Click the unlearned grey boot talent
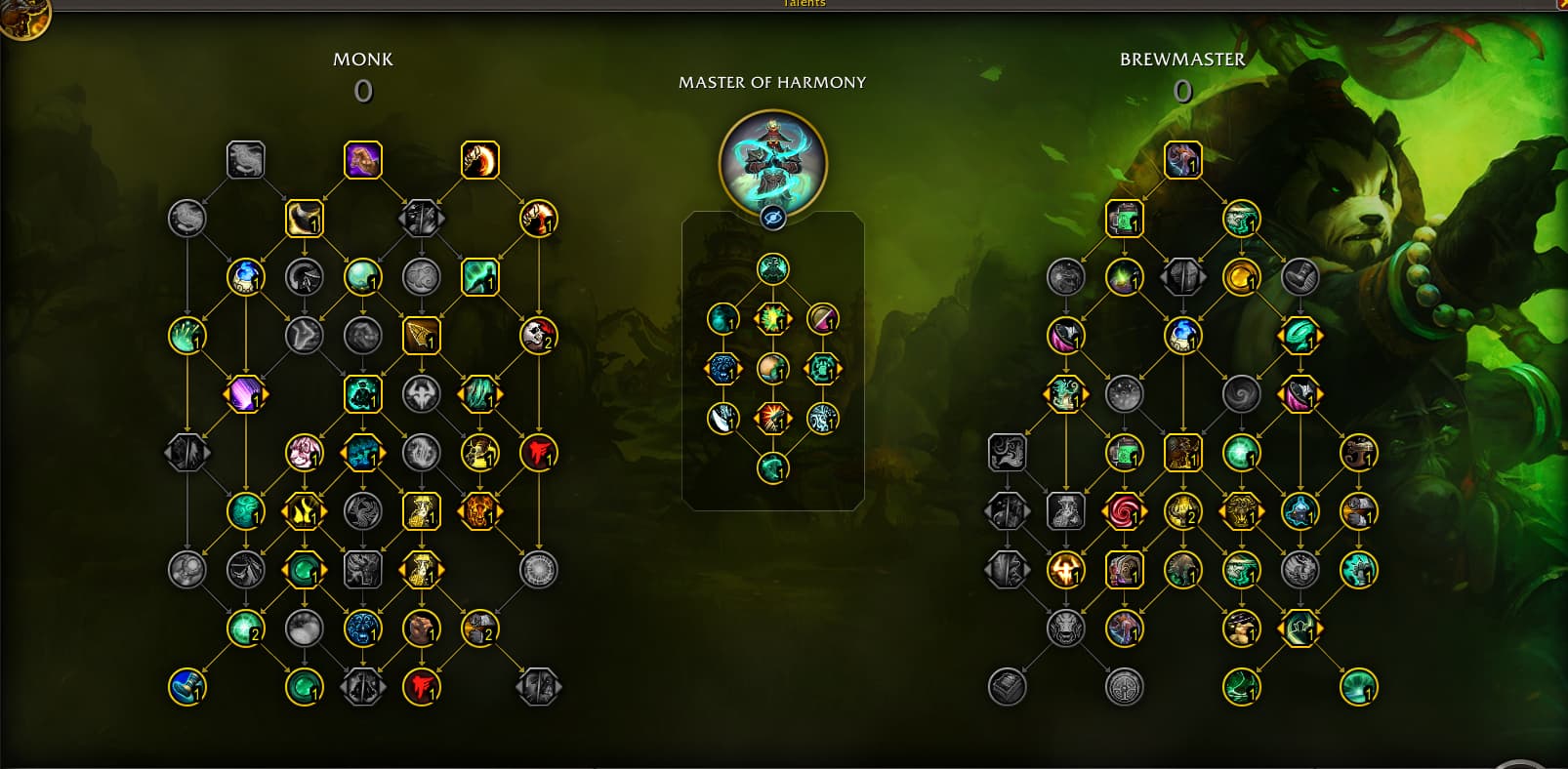Screen dimensions: 1568x769 [1300, 277]
